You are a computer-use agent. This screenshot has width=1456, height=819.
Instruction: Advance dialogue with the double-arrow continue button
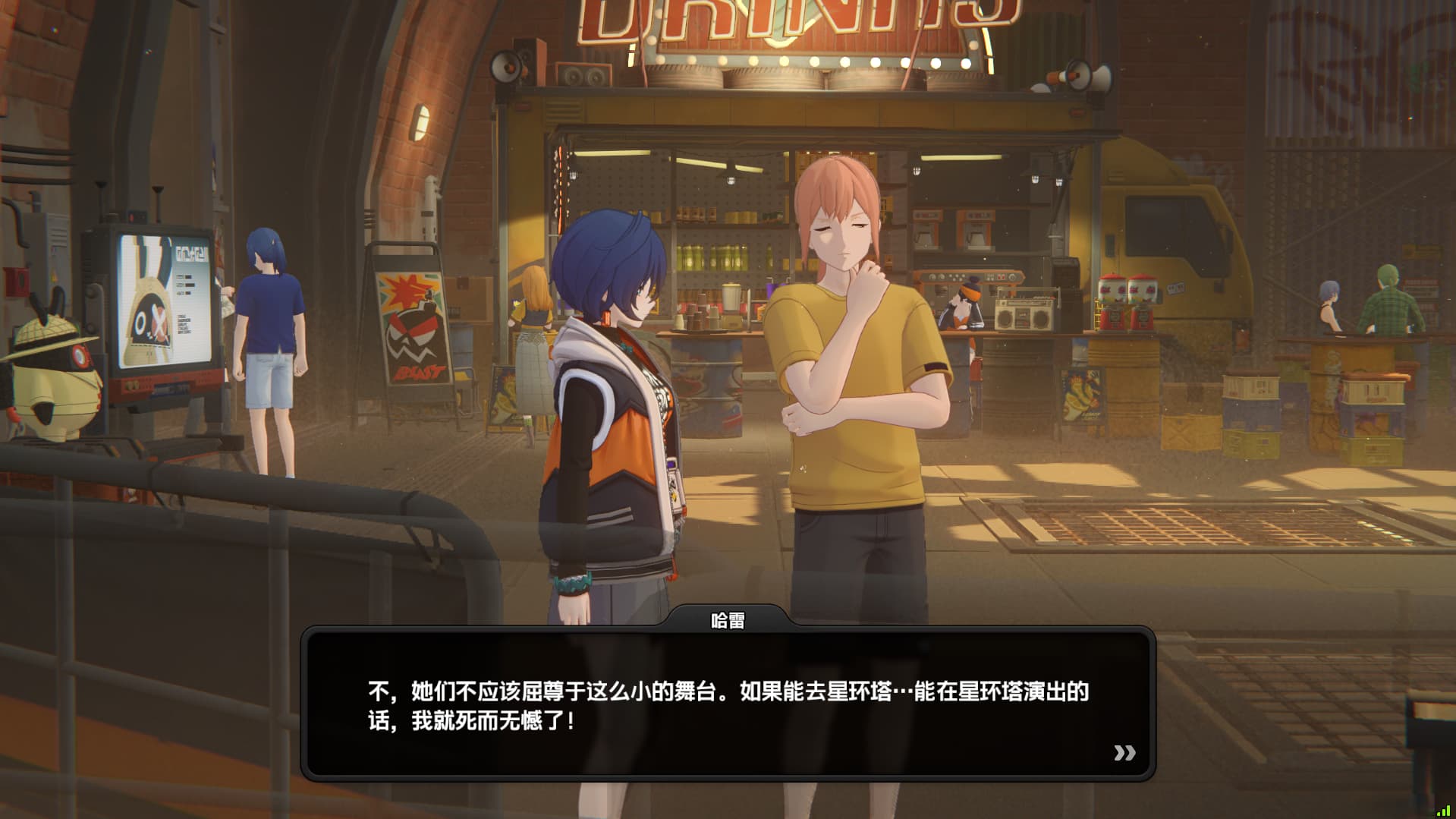click(1124, 752)
